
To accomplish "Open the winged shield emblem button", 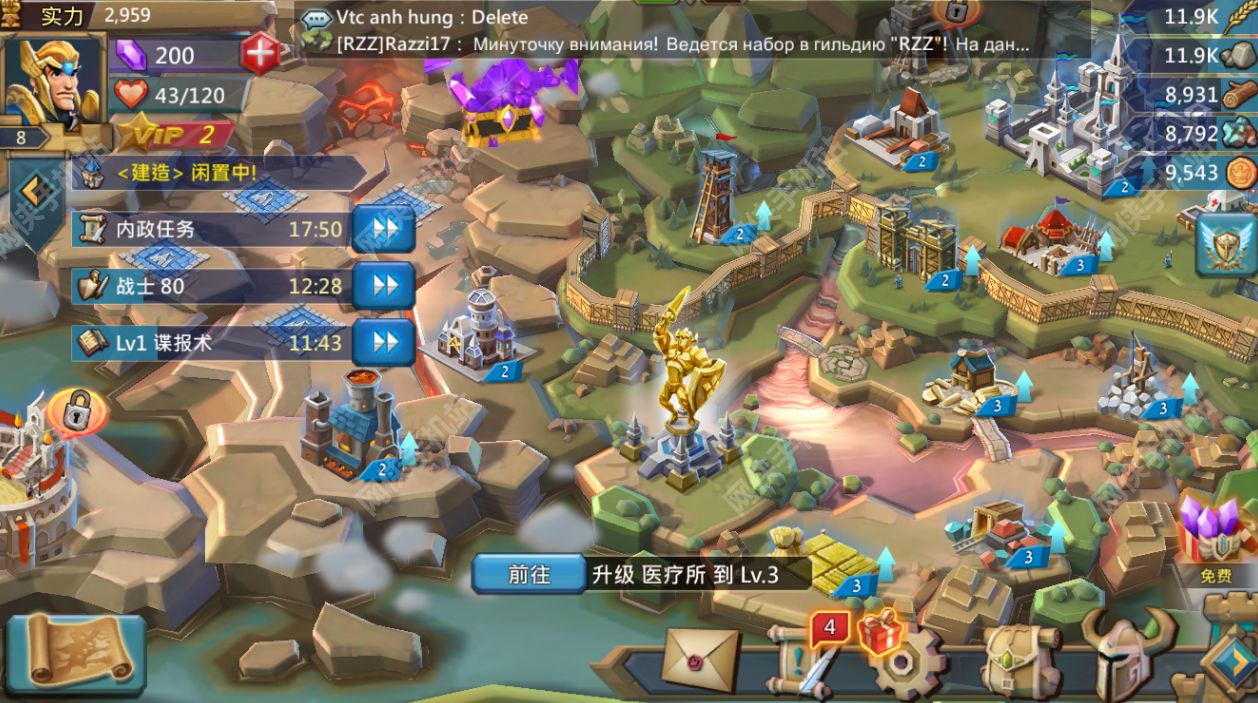I will coord(1226,245).
